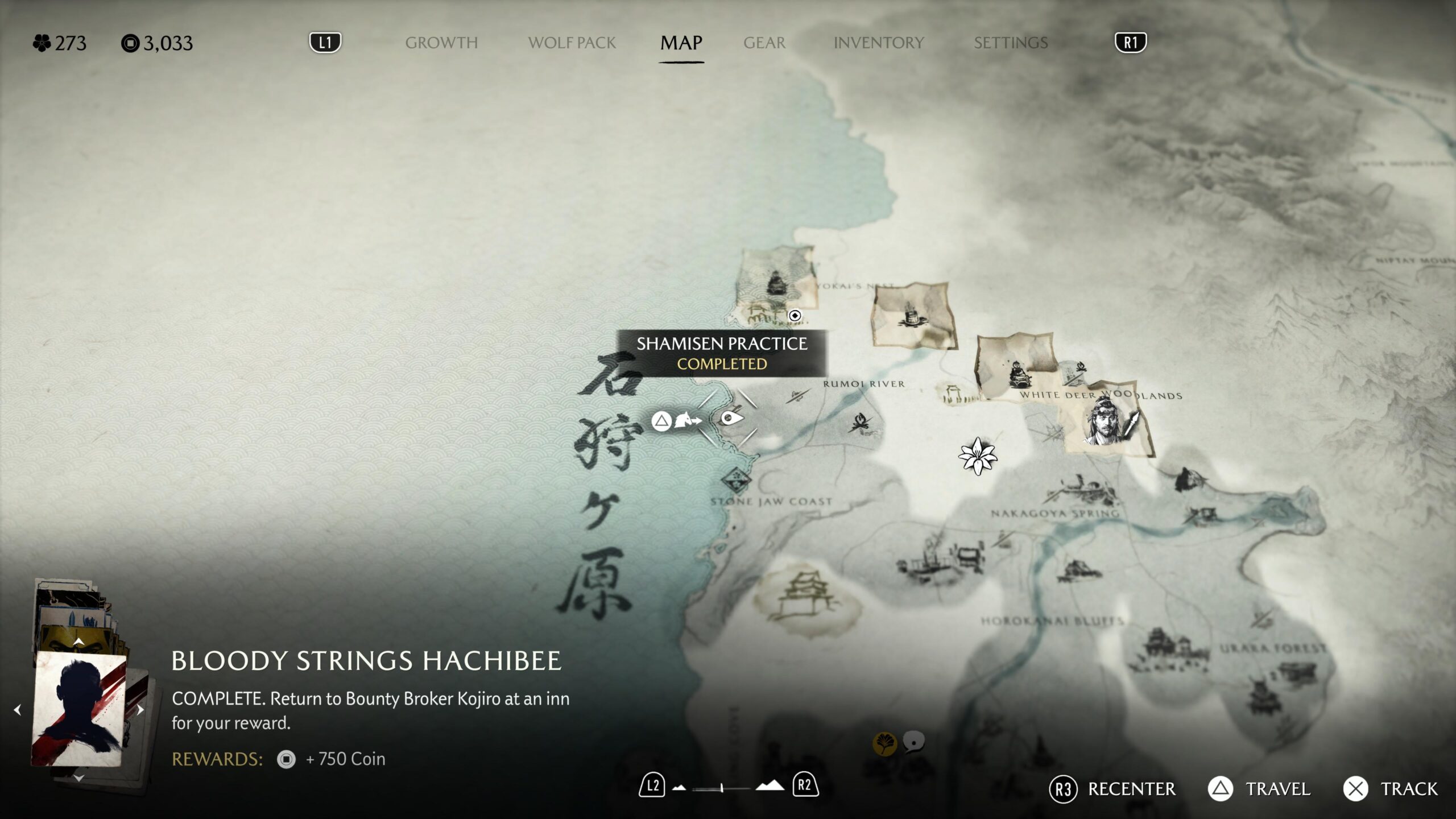Open the Inventory tab
This screenshot has width=1456, height=819.
878,43
